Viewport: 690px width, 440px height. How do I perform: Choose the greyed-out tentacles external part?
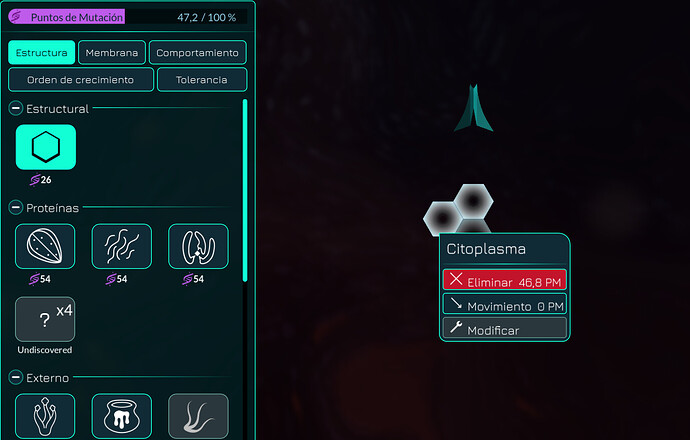tap(198, 416)
